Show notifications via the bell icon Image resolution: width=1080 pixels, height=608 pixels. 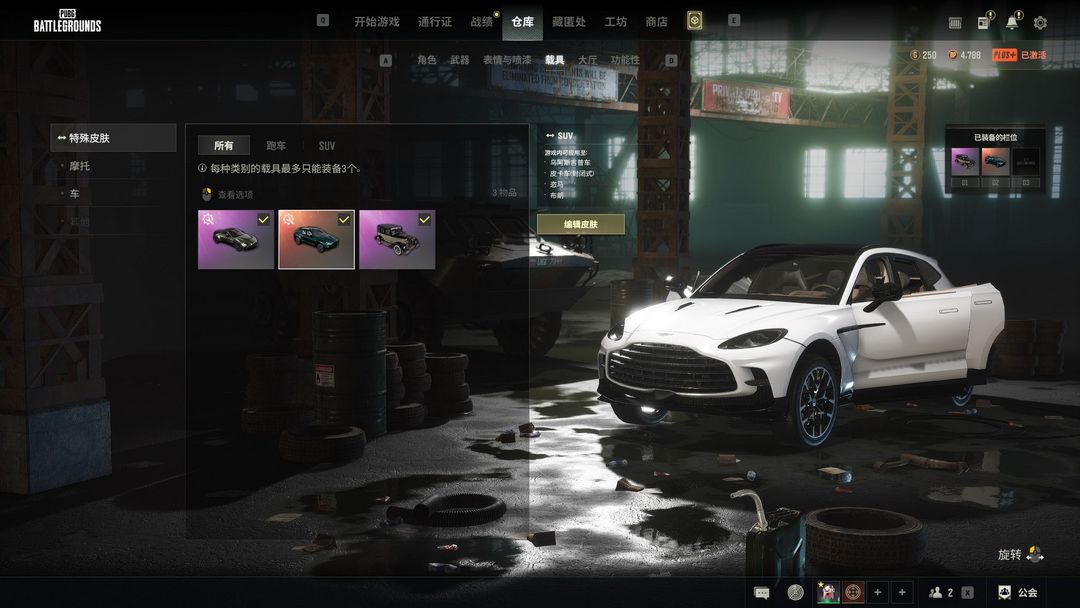tap(1013, 22)
